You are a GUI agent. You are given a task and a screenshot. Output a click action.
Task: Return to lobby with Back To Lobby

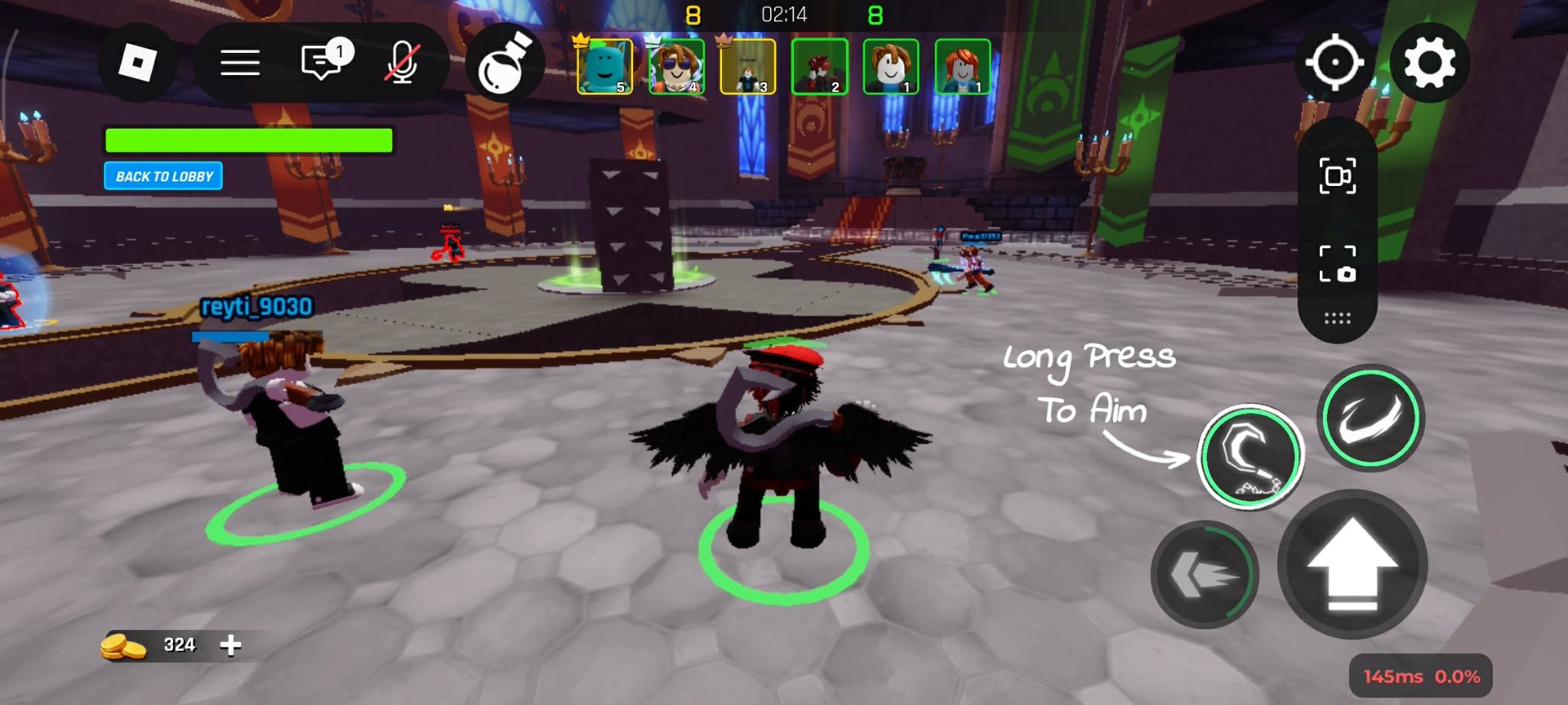164,176
